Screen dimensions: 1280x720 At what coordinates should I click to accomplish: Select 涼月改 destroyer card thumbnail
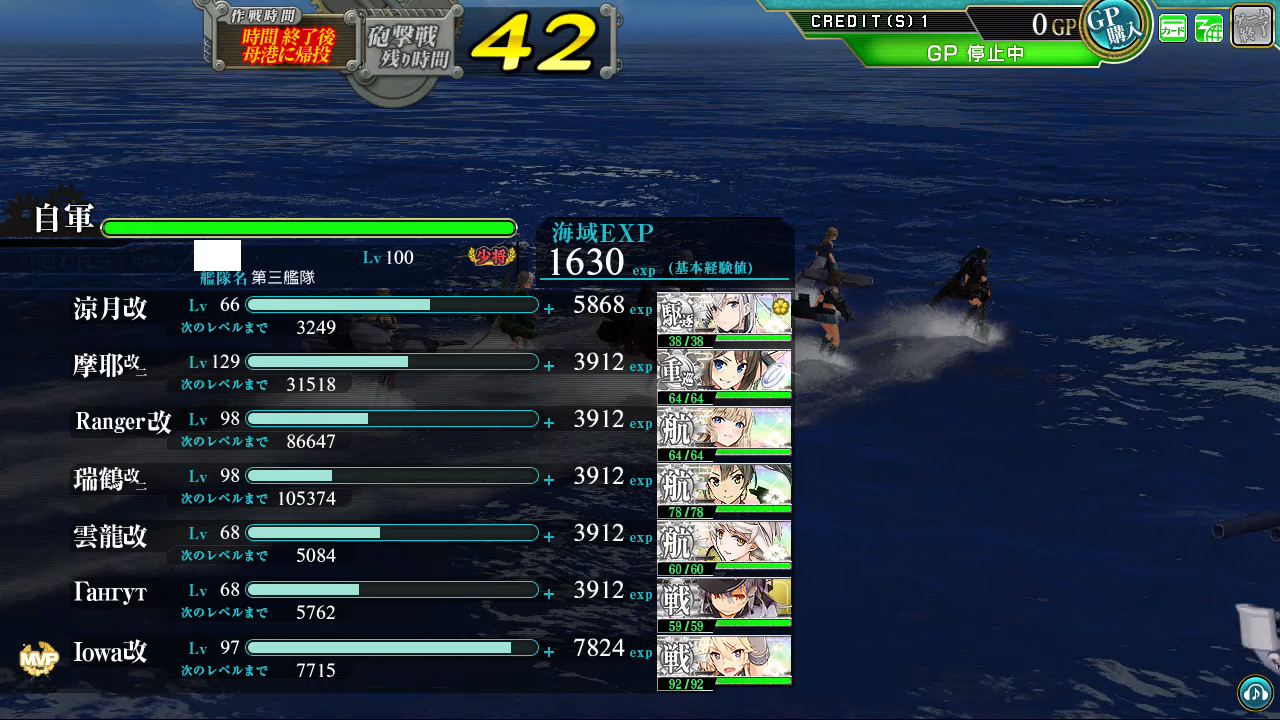tap(724, 320)
